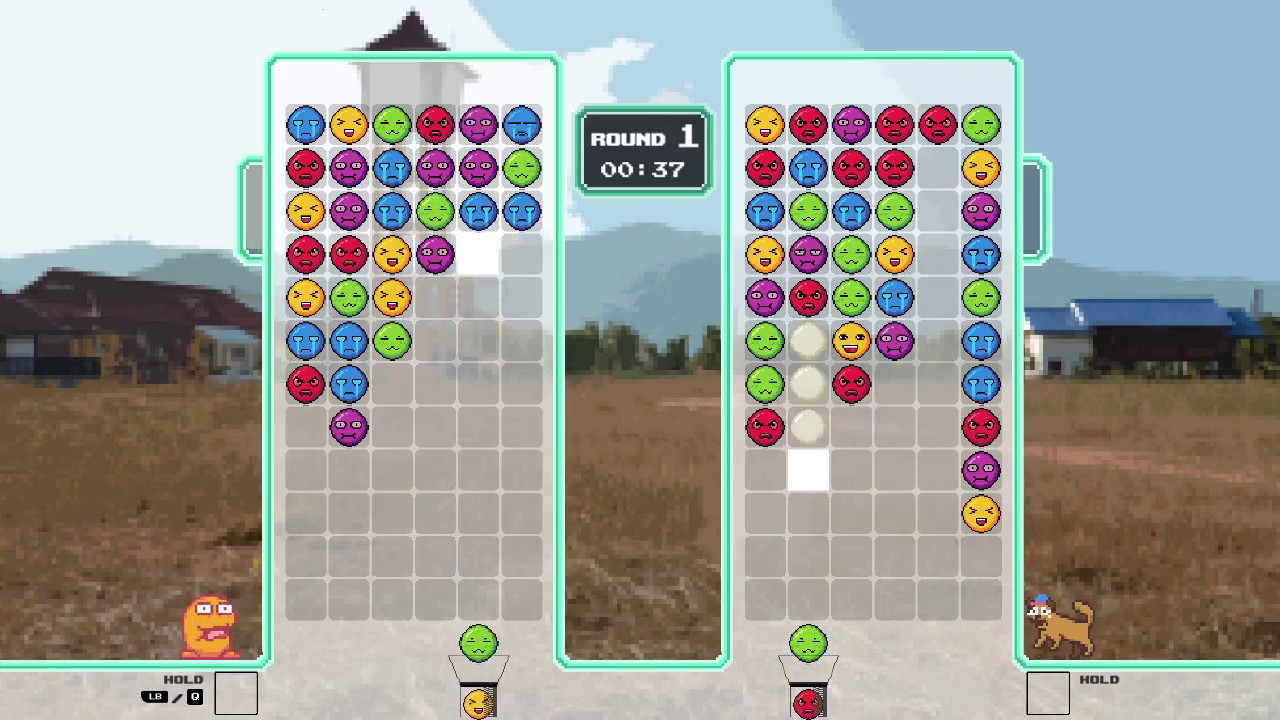Image resolution: width=1280 pixels, height=720 pixels.
Task: Click the right HOLD slot box
Action: pos(1049,692)
